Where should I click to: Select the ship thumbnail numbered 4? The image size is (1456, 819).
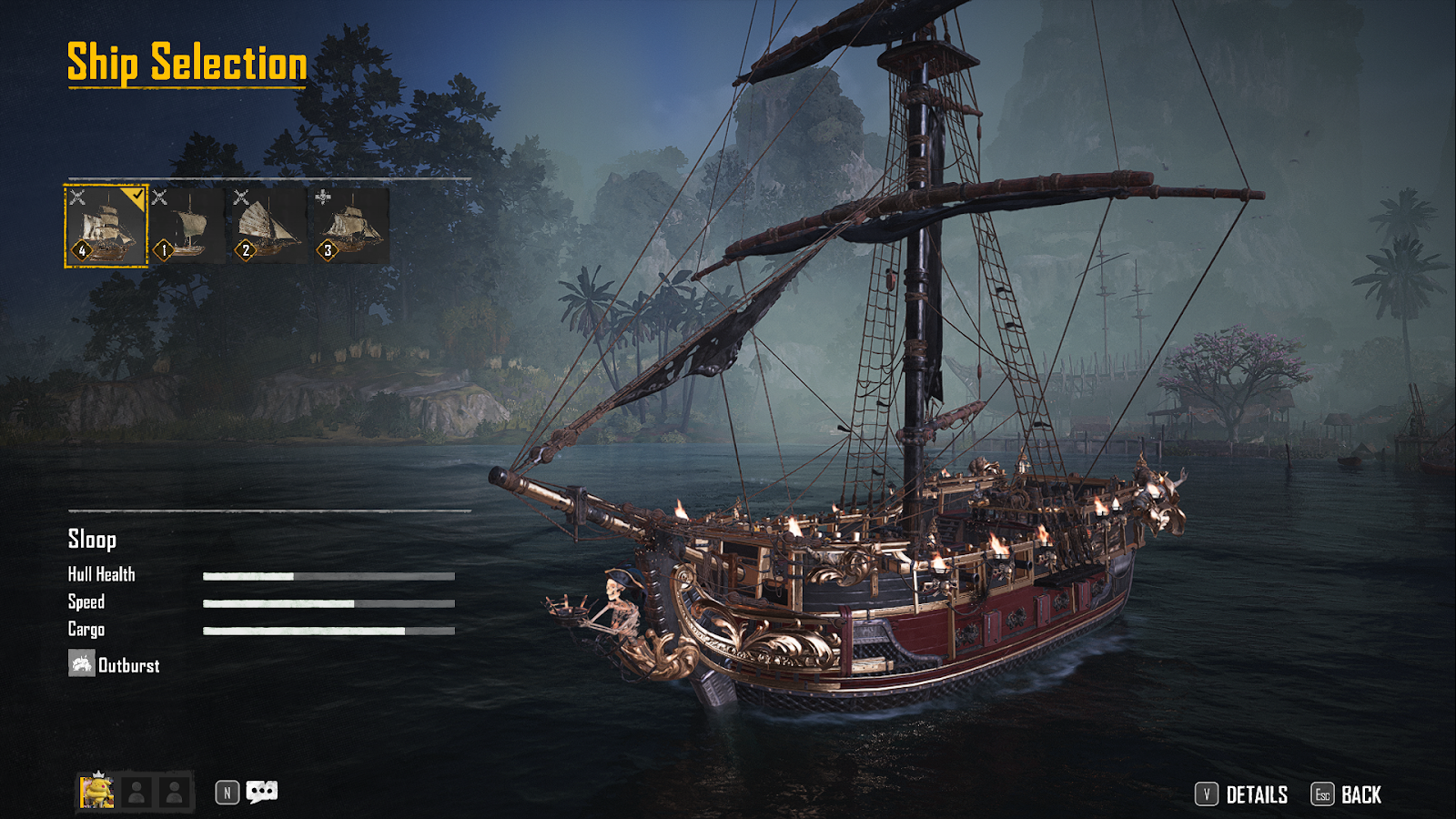pos(106,226)
